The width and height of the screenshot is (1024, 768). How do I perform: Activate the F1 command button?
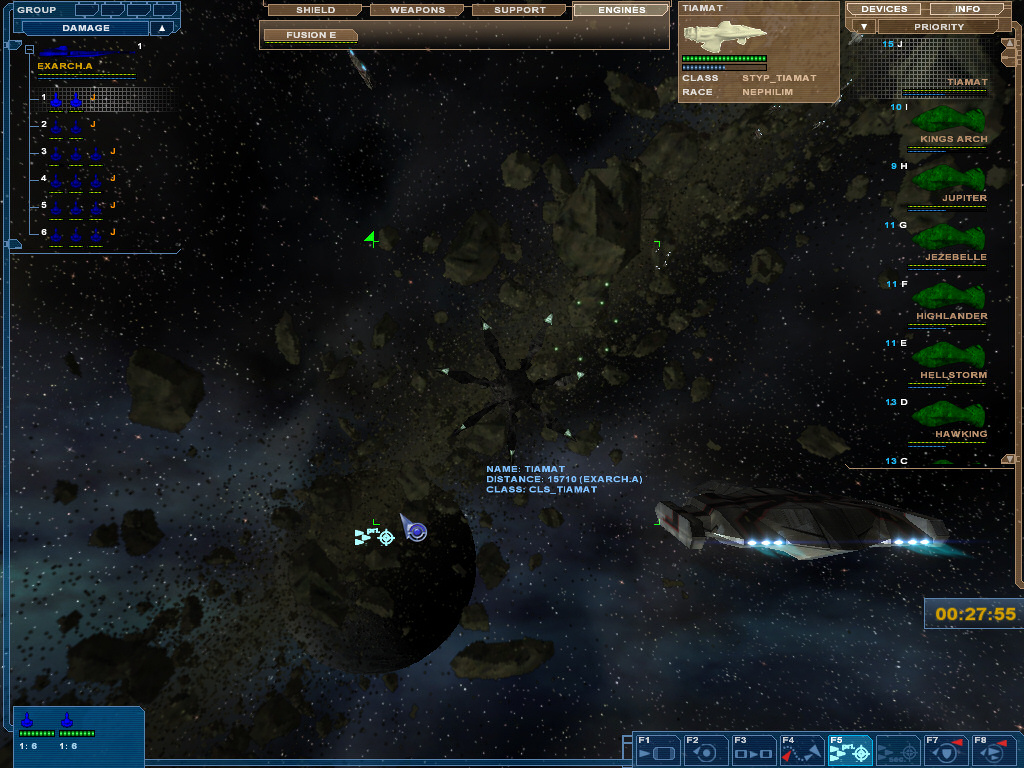[x=657, y=750]
